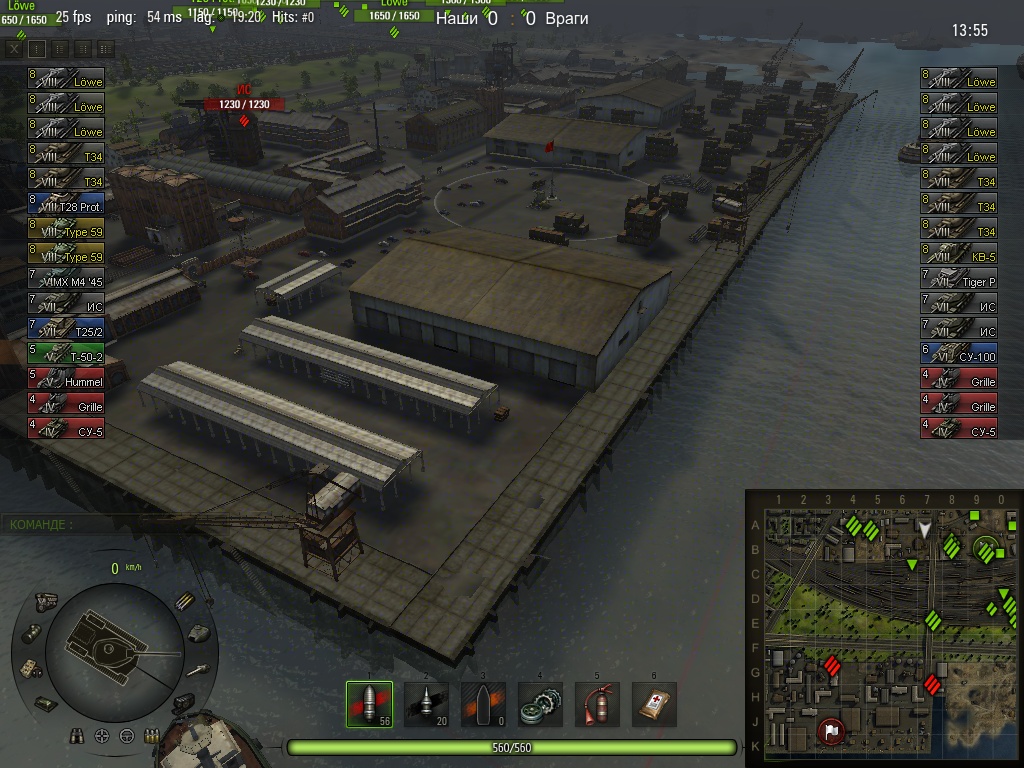1024x768 pixels.
Task: Use the repair kit consumable
Action: pyautogui.click(x=540, y=704)
